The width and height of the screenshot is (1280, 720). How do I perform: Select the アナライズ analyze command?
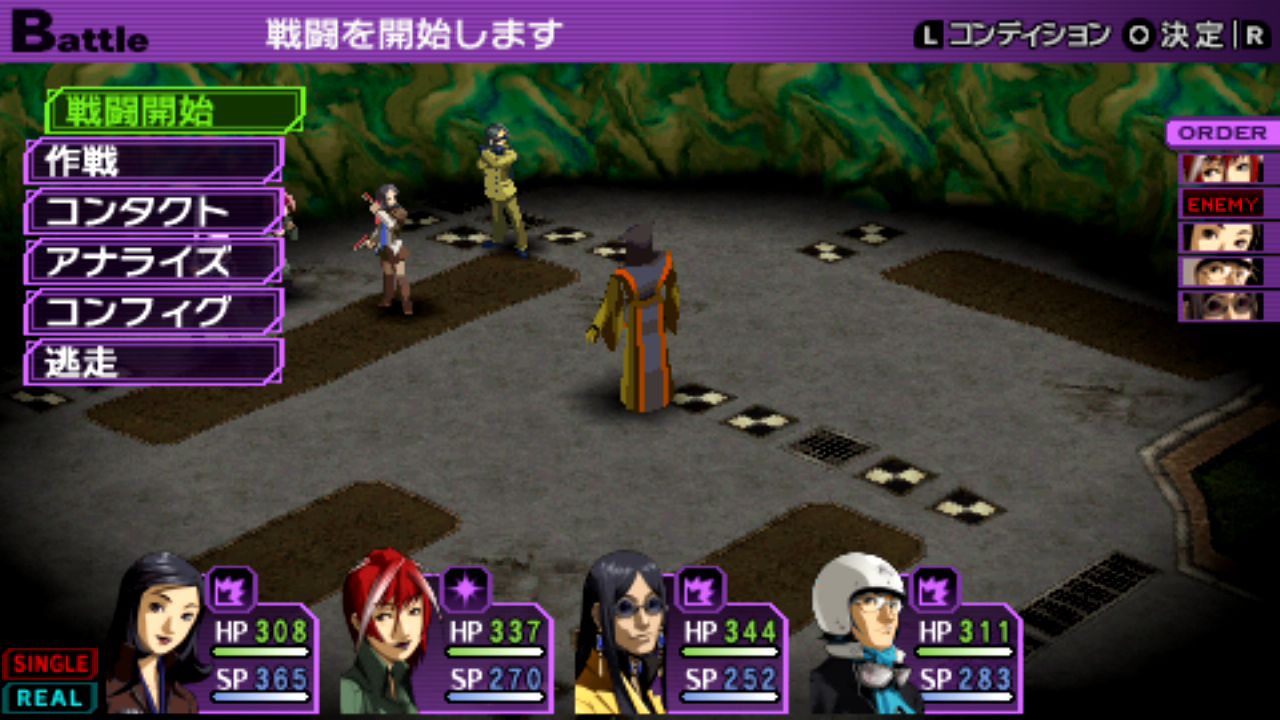click(x=154, y=262)
